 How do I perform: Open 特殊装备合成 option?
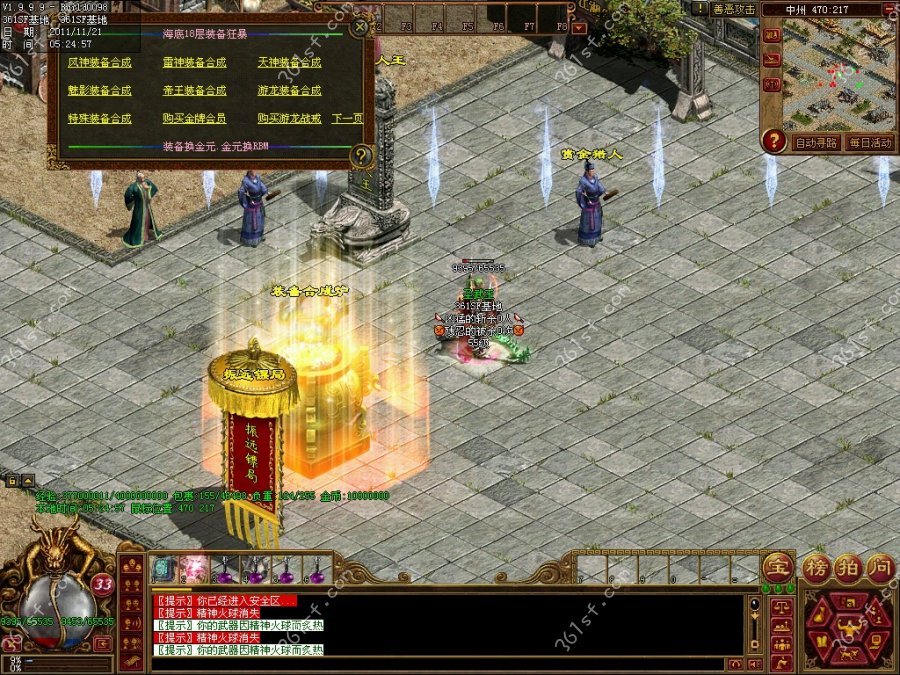pos(99,118)
